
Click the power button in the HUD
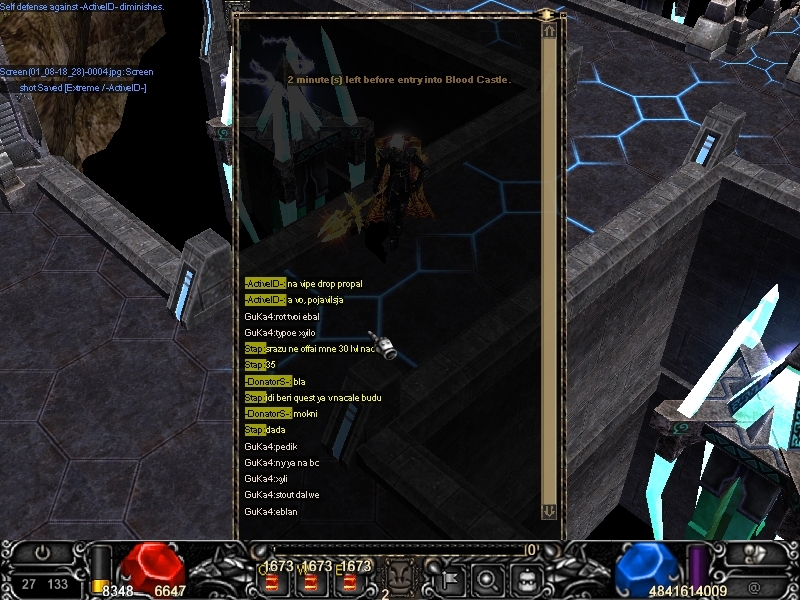tap(41, 552)
